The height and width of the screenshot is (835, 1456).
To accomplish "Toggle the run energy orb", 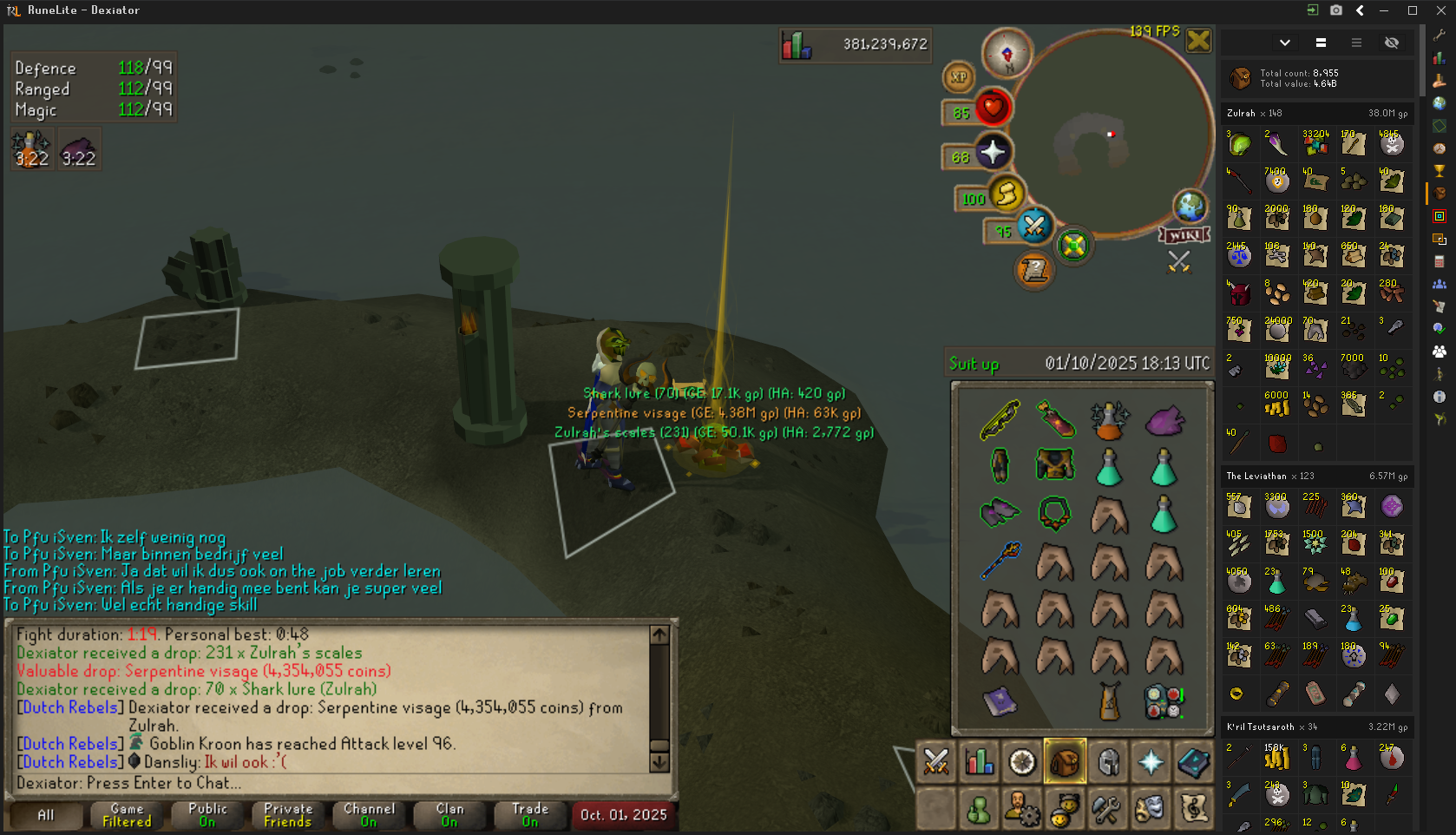I will [x=1007, y=194].
